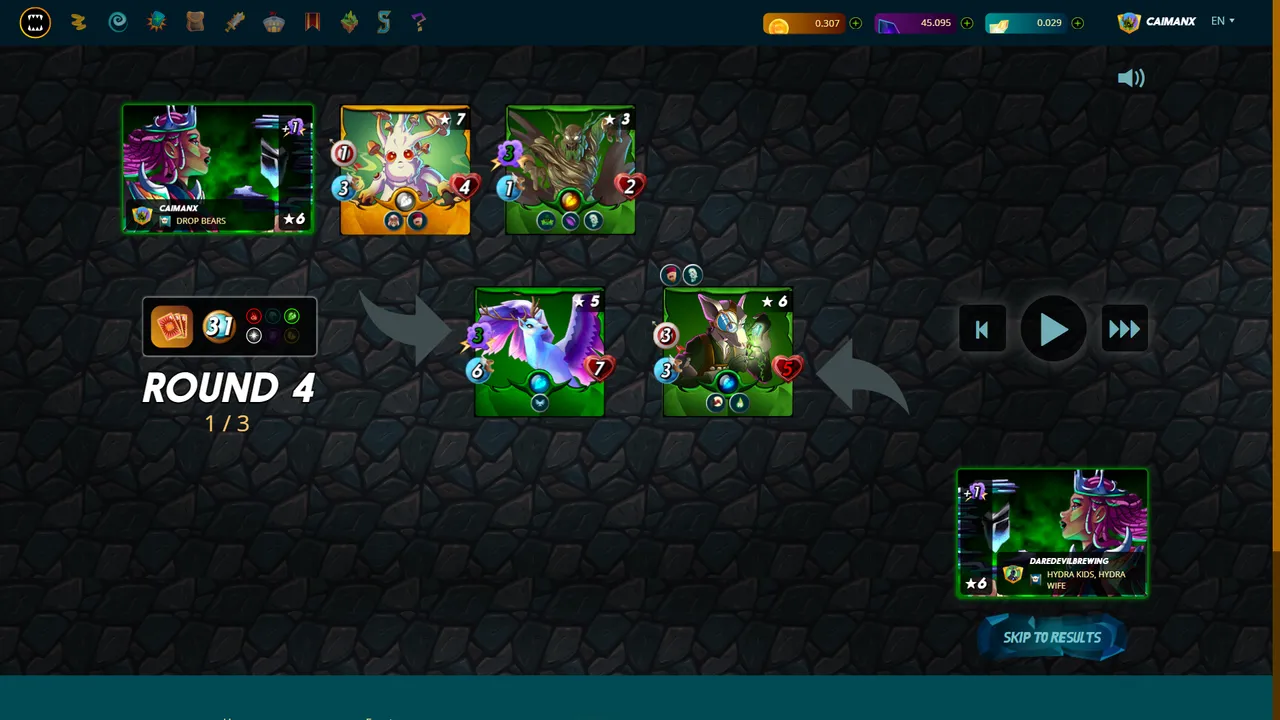Select the winged unicorn card
The width and height of the screenshot is (1280, 720).
tap(540, 352)
